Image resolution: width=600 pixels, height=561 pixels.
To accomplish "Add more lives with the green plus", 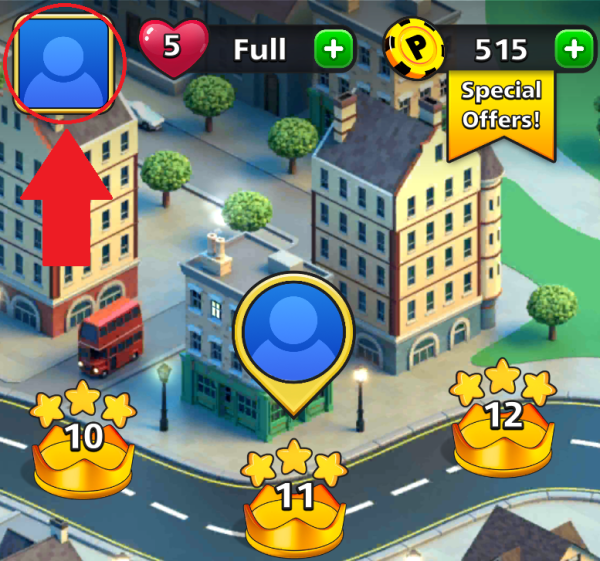I will coord(333,49).
